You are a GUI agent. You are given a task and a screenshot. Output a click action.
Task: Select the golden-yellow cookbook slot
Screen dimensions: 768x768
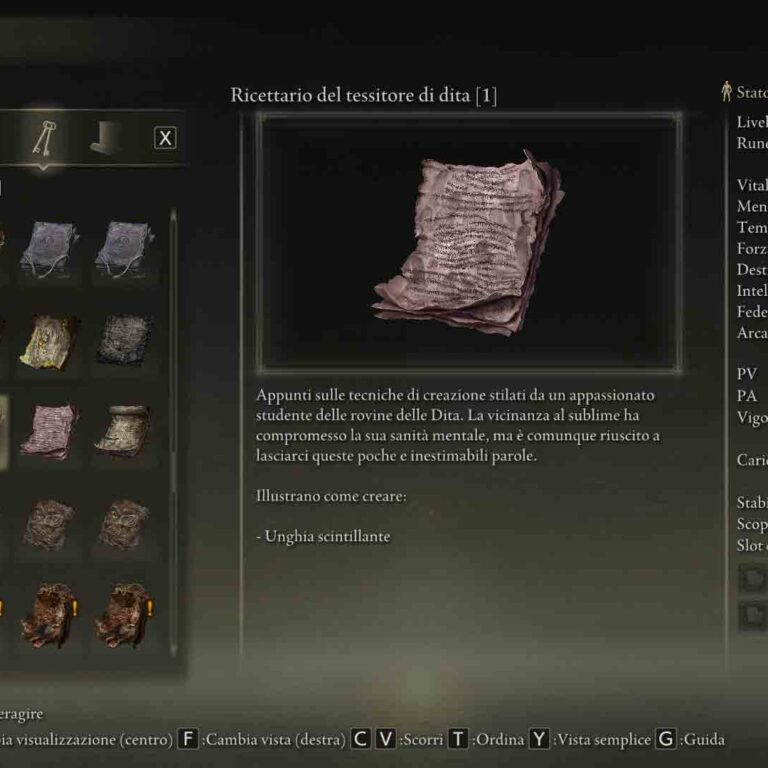click(x=49, y=340)
